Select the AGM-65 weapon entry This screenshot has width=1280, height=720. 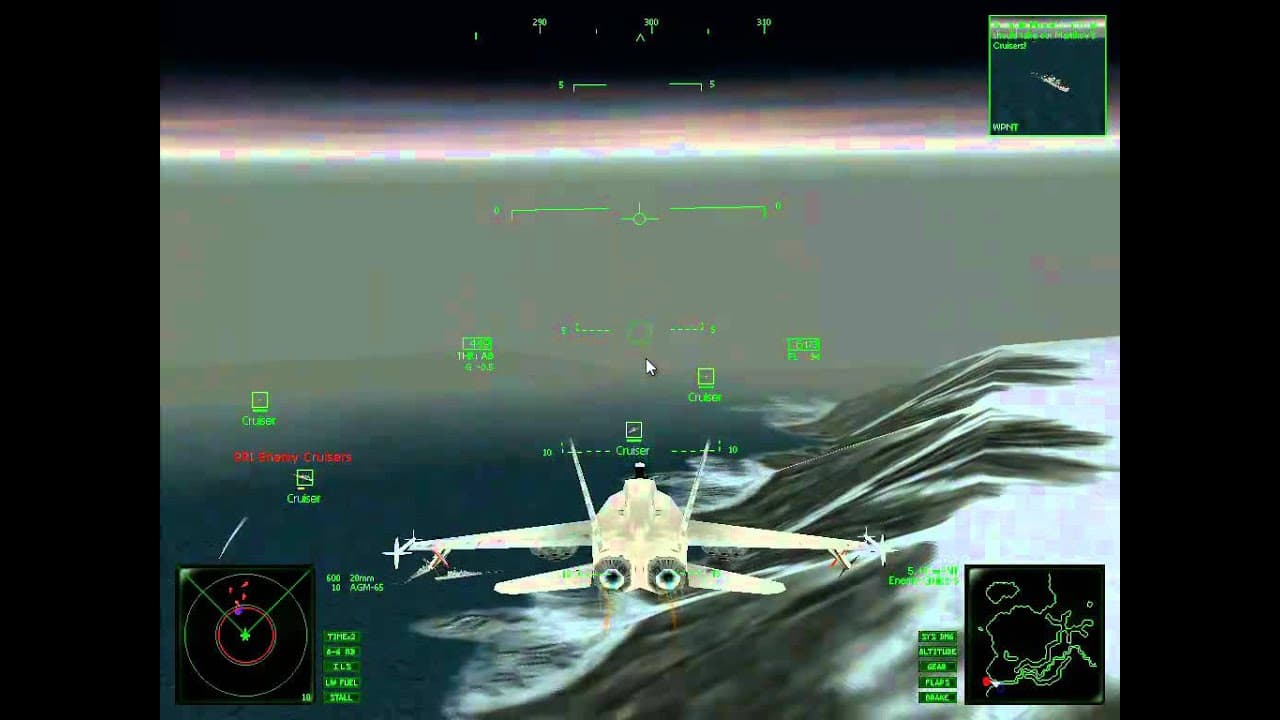click(x=348, y=589)
